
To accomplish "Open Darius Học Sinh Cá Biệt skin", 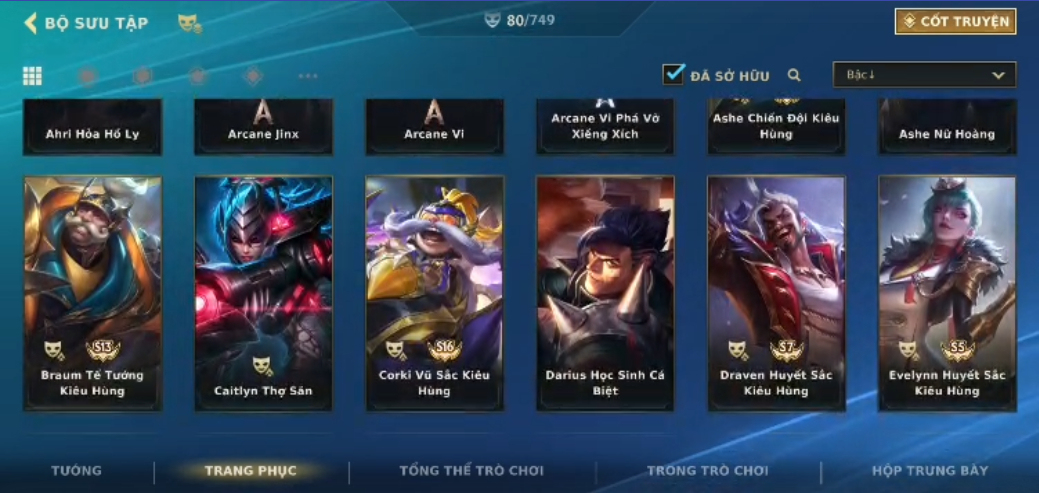I will point(605,293).
